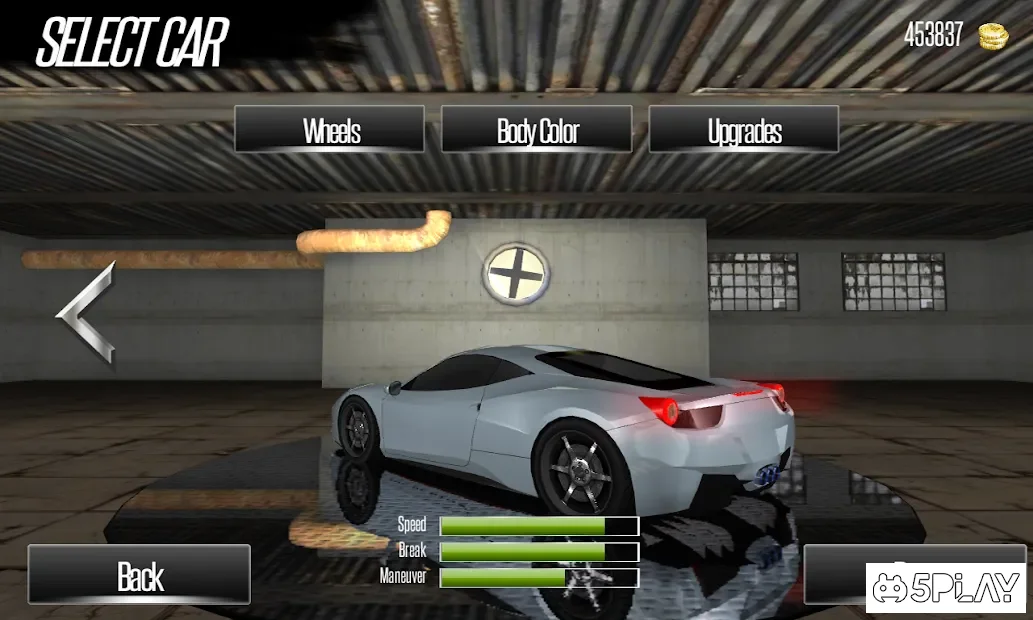Open the Upgrades menu

(744, 130)
